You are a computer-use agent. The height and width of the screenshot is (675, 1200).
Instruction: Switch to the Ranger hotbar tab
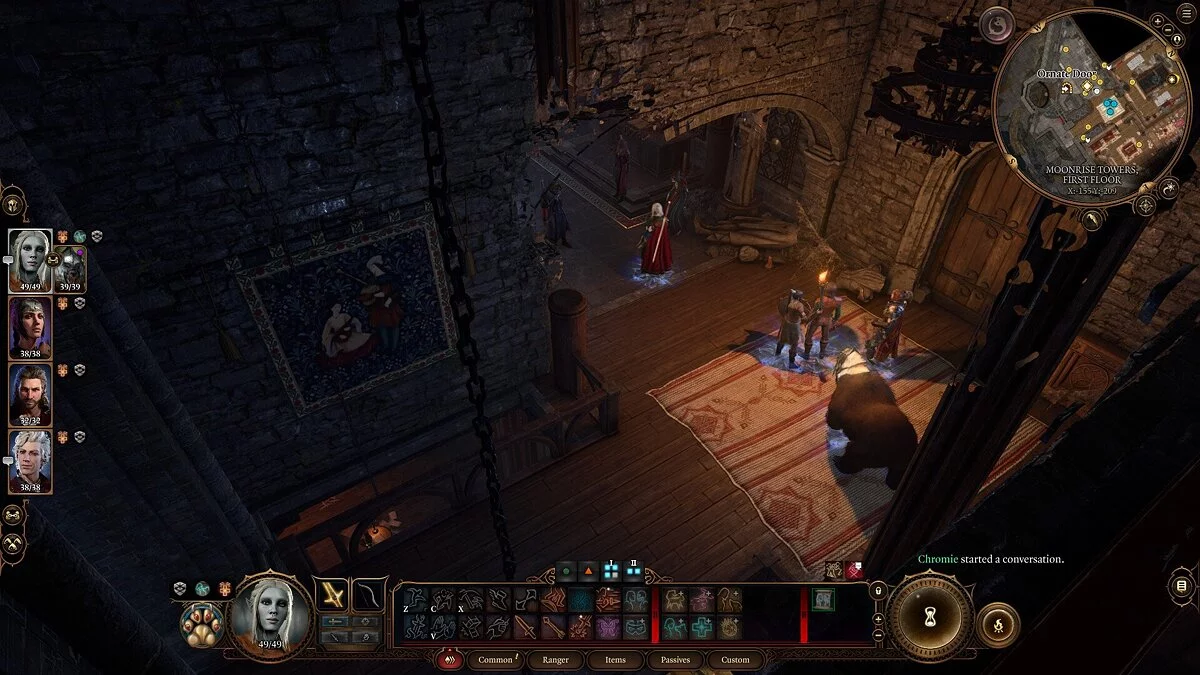pos(555,660)
